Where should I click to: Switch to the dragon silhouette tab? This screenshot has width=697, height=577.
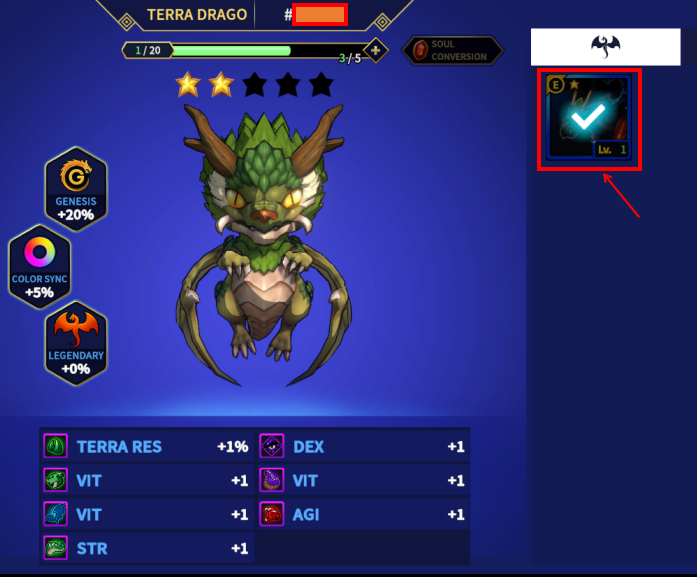605,46
